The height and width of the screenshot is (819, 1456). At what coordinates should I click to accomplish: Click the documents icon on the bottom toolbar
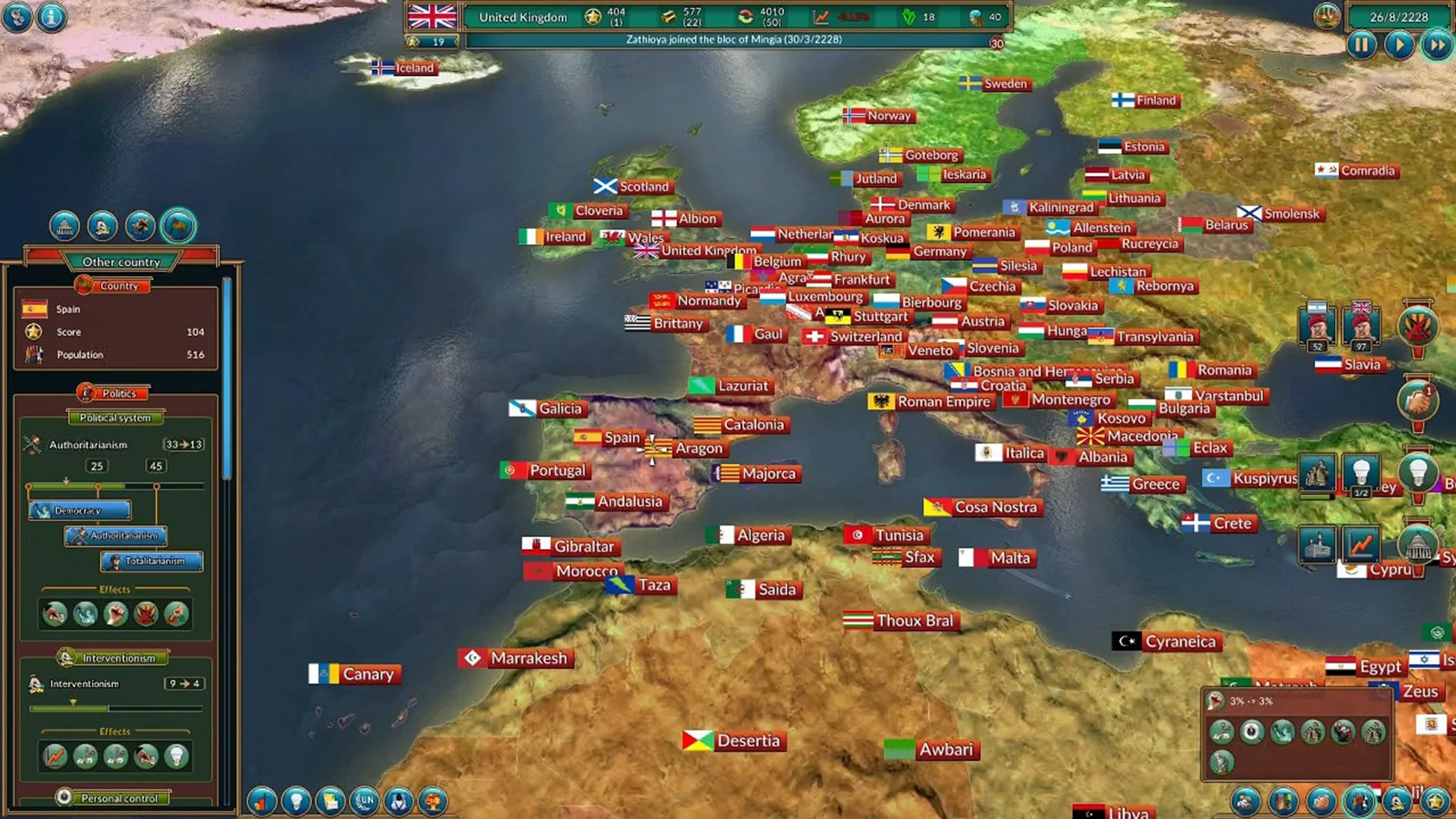pos(329,802)
